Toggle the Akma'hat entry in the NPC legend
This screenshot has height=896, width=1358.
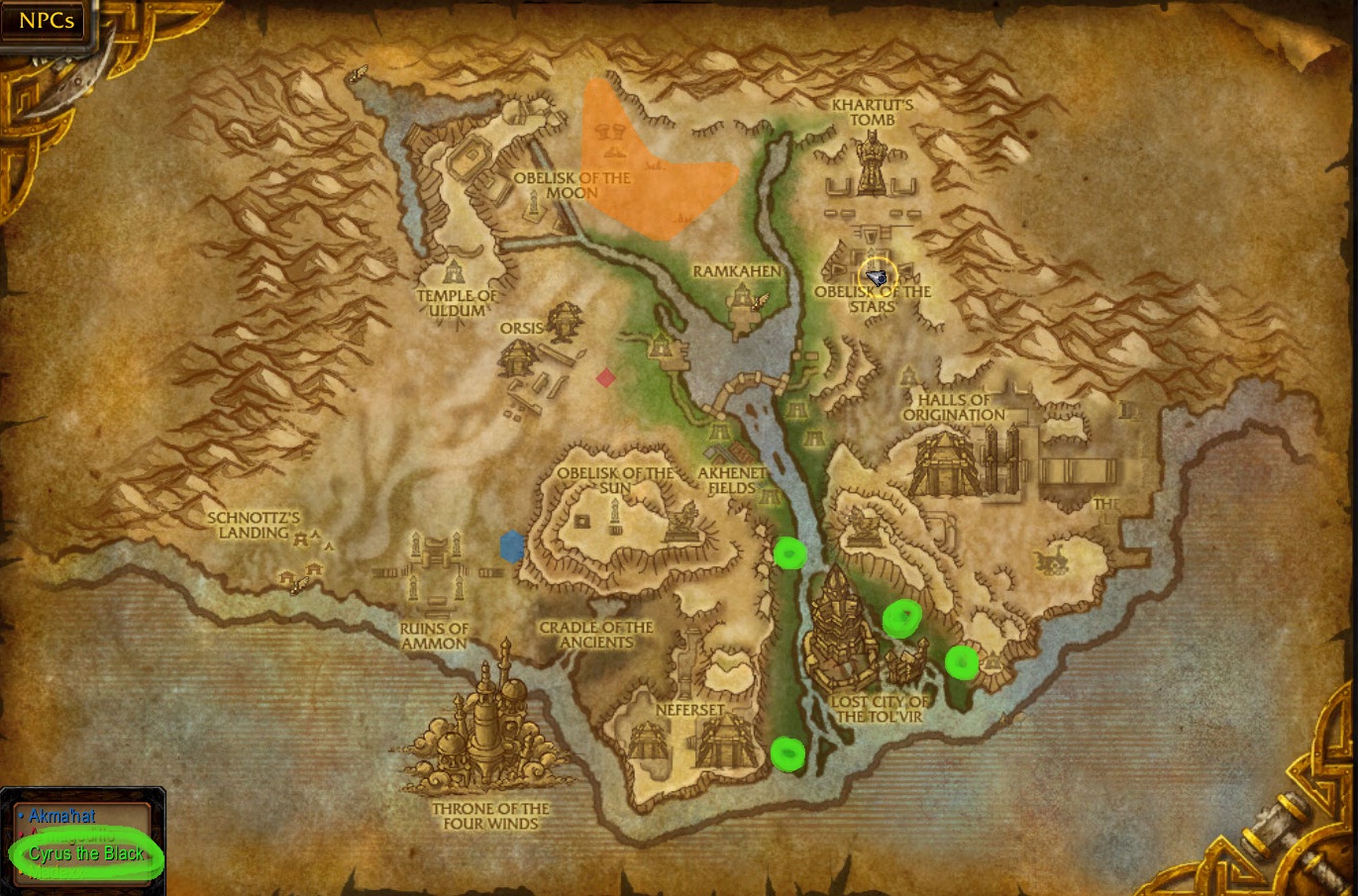(64, 817)
